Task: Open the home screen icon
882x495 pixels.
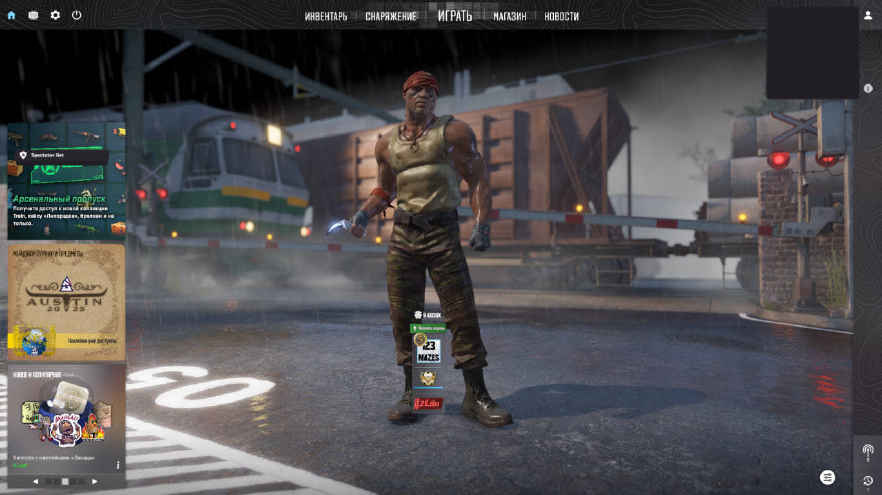Action: click(x=12, y=15)
